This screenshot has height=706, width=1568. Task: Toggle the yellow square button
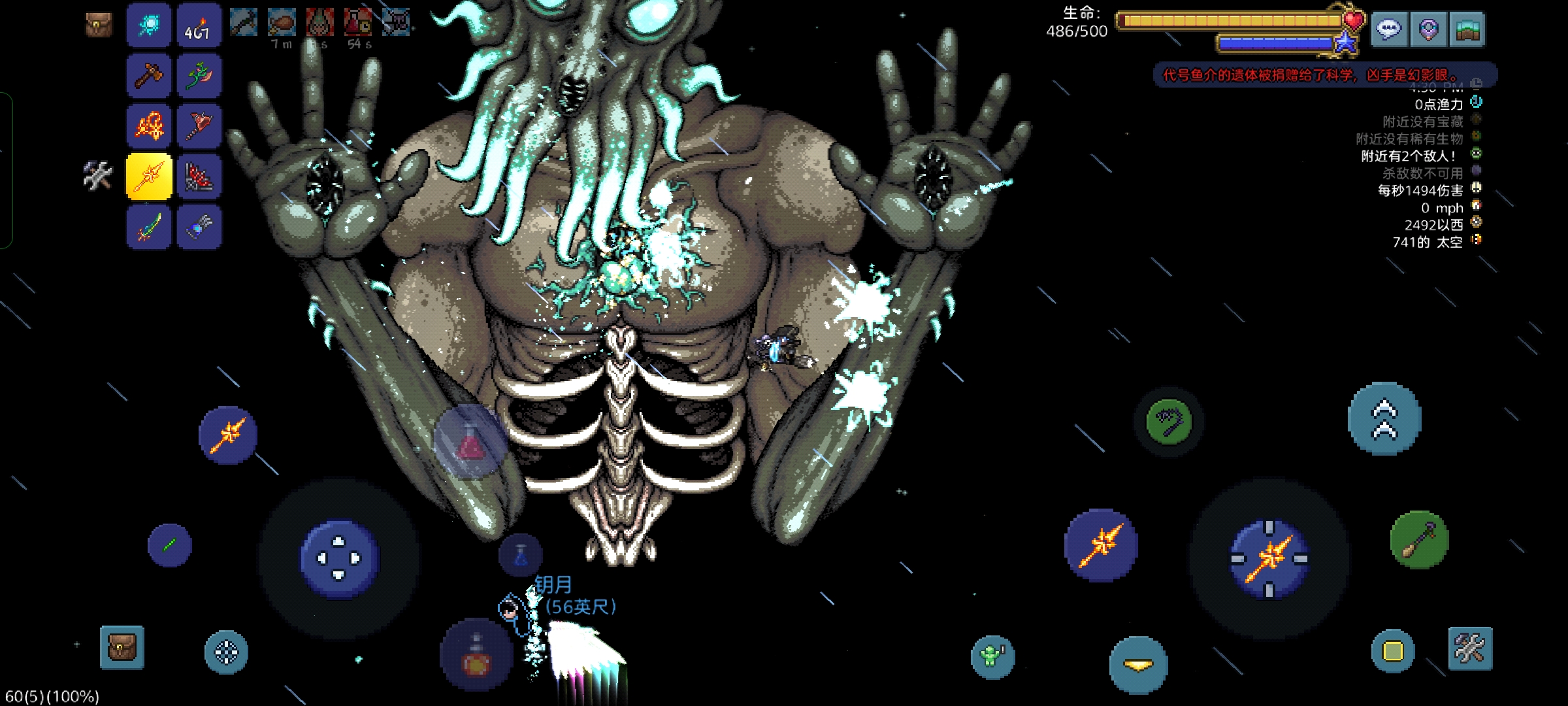pos(1392,651)
